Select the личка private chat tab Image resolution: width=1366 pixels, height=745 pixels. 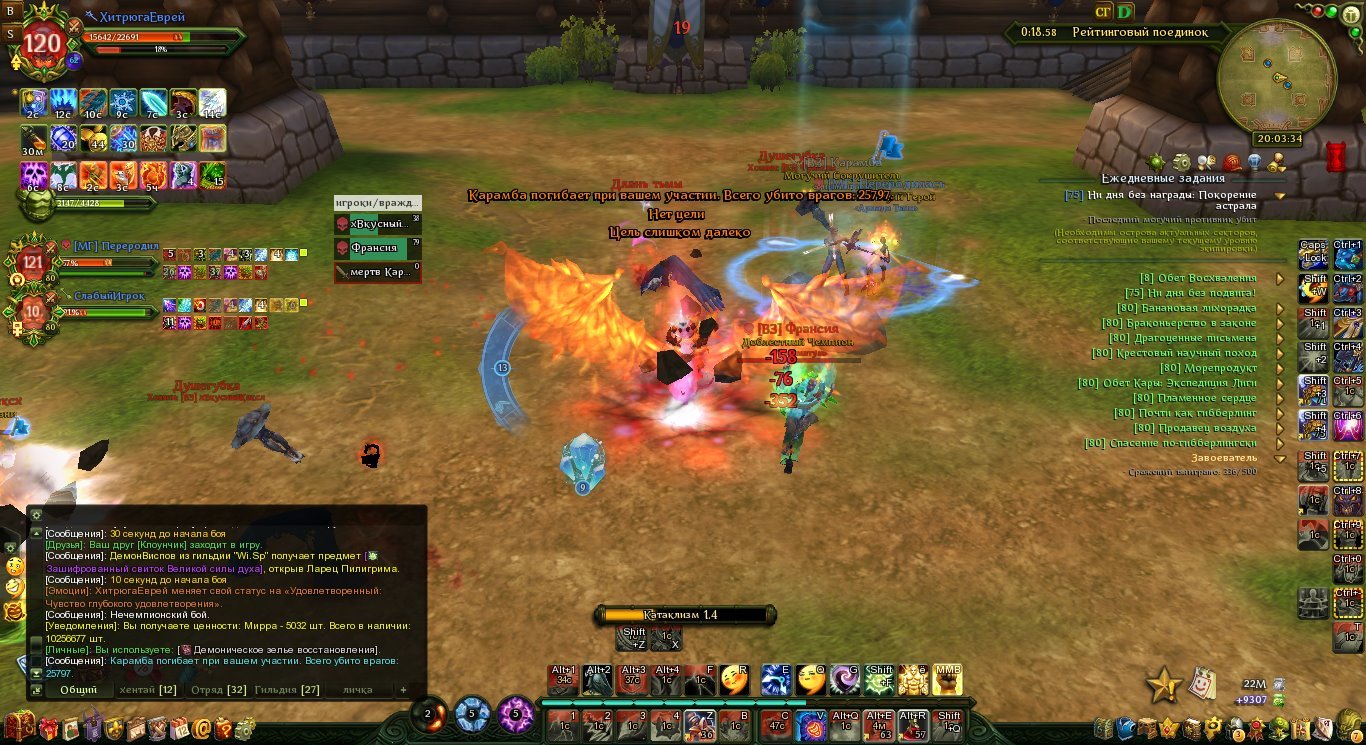click(357, 689)
